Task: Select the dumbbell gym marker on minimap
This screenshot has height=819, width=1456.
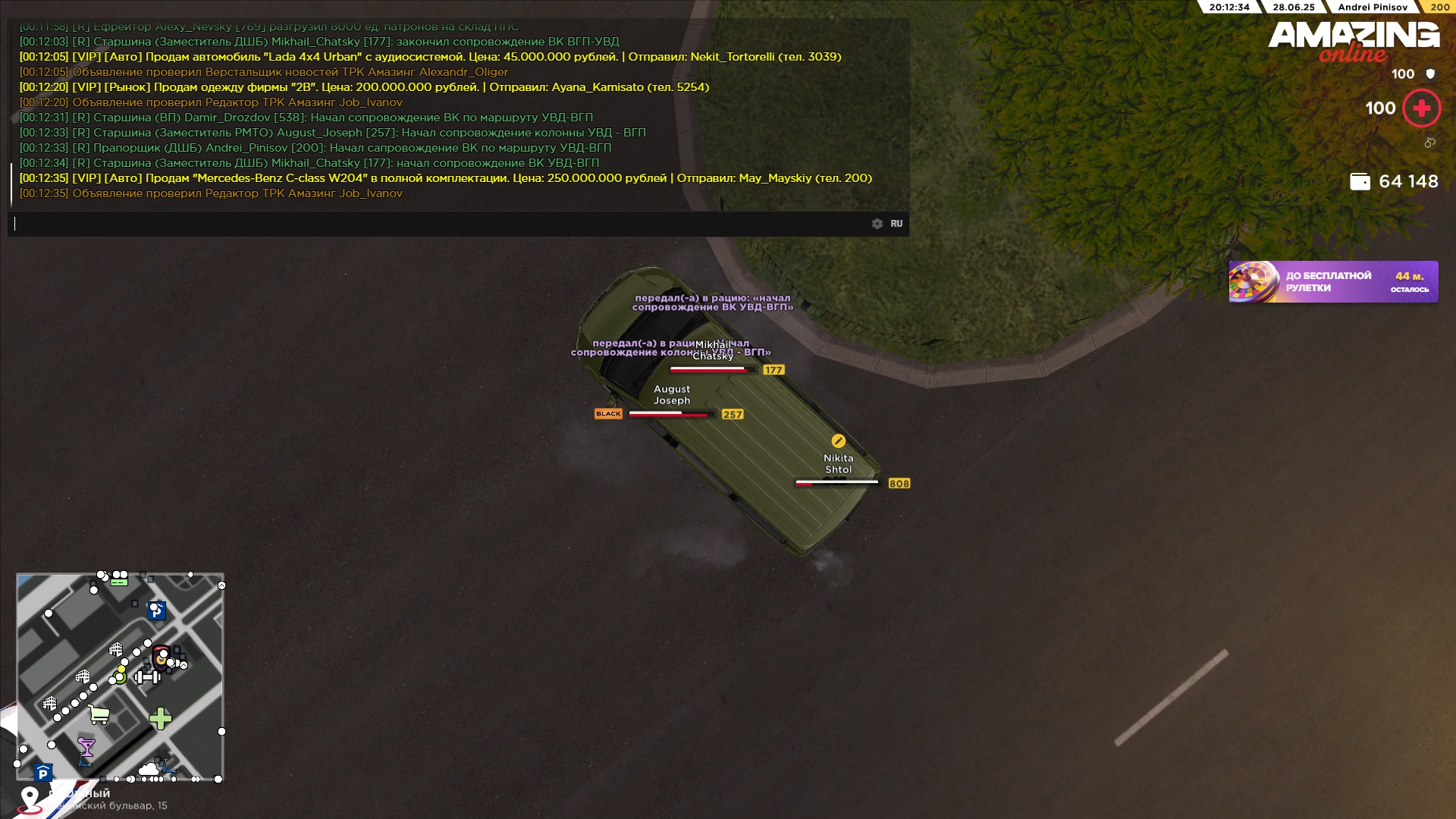Action: pyautogui.click(x=146, y=677)
